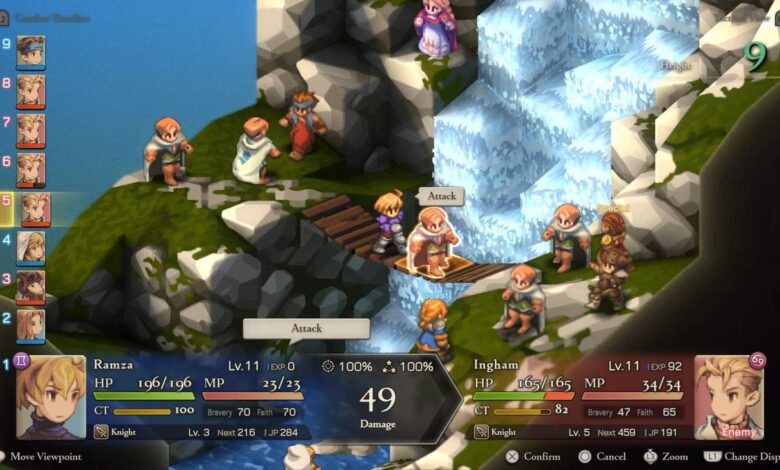Screen dimensions: 780x470
Task: Expand the Combat Timeline header
Action: click(x=54, y=18)
